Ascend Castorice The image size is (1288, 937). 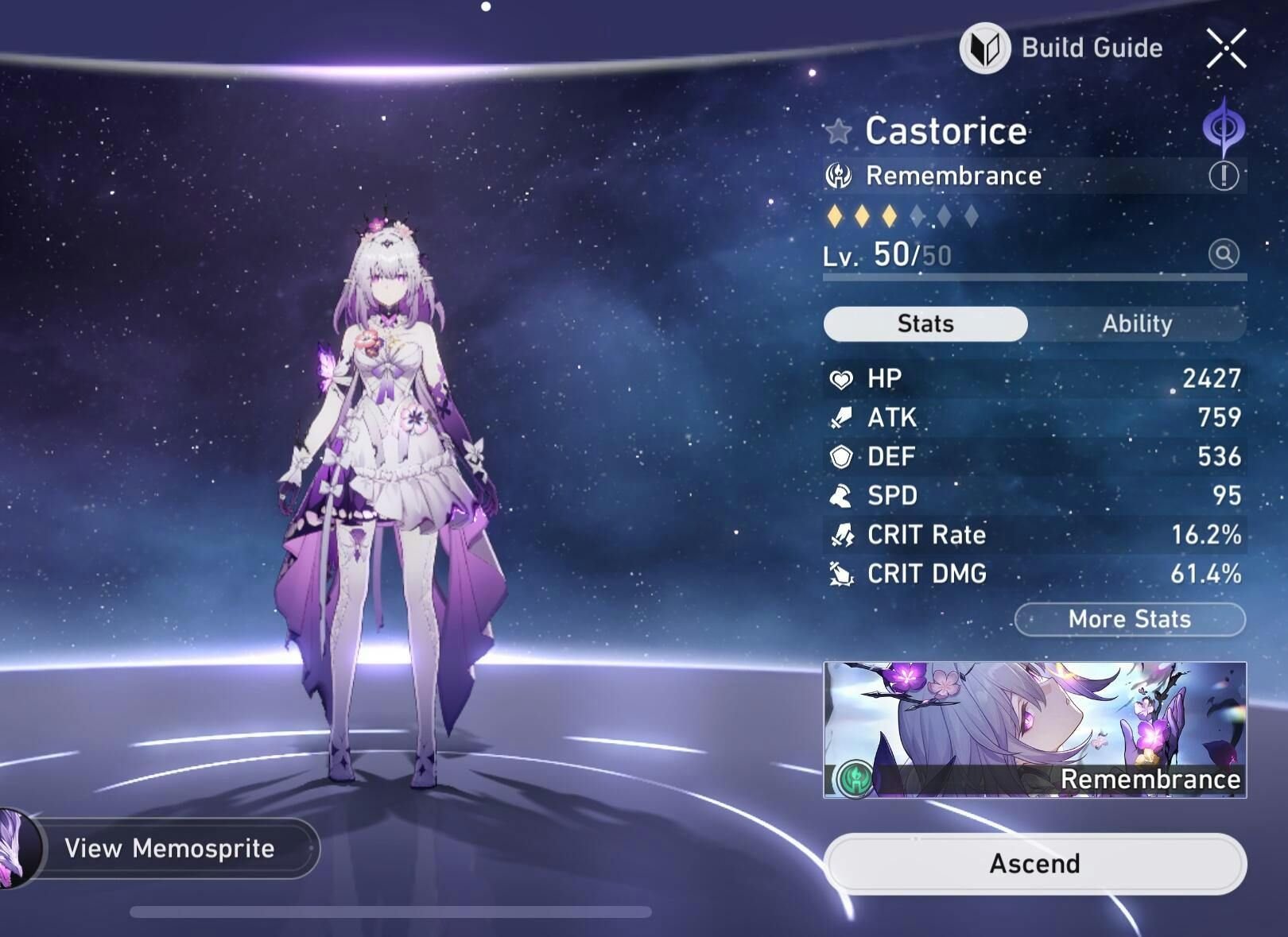[1034, 863]
